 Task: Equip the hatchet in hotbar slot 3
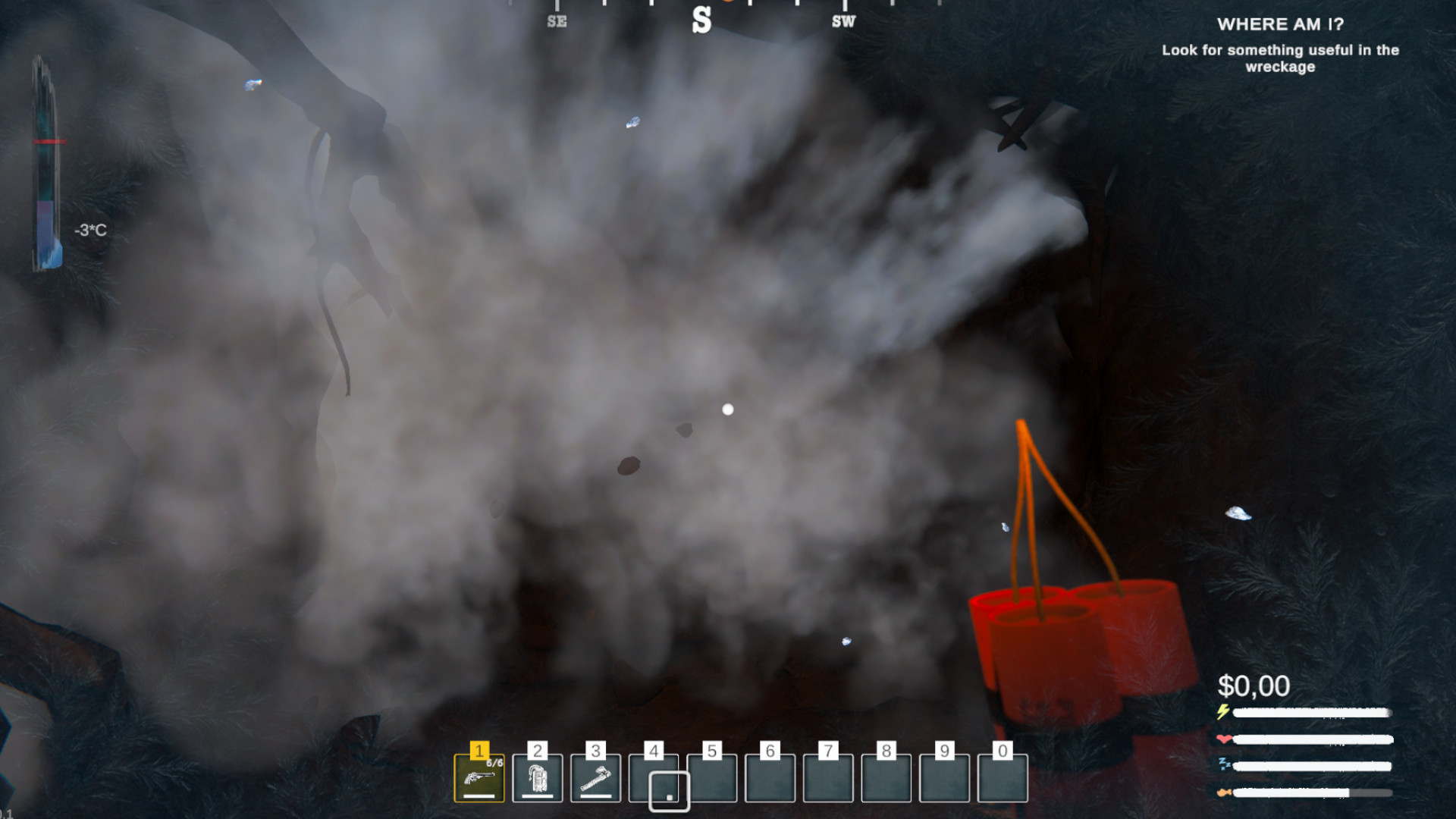[x=596, y=778]
